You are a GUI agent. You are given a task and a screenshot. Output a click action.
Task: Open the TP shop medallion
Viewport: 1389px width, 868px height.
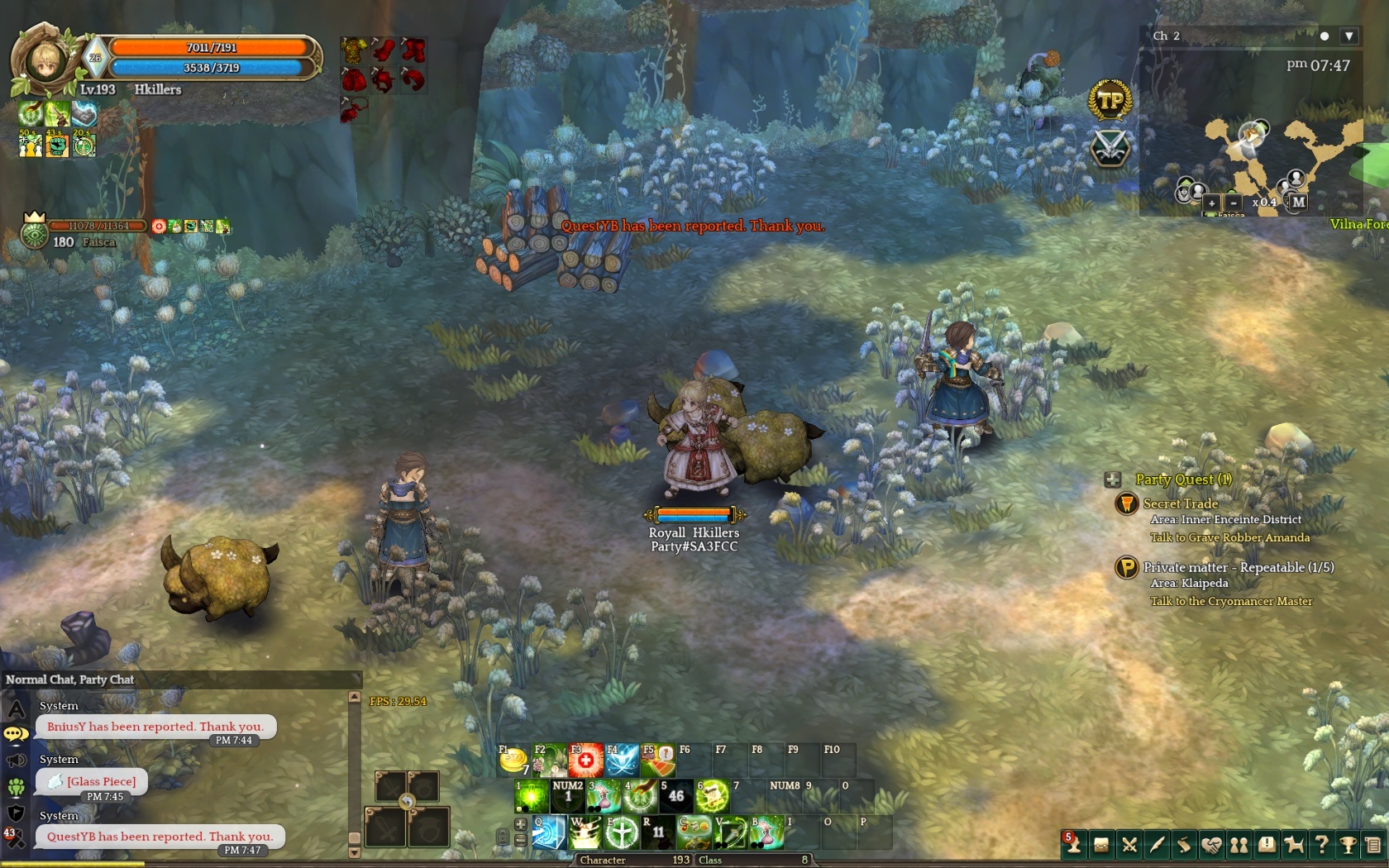[x=1110, y=101]
